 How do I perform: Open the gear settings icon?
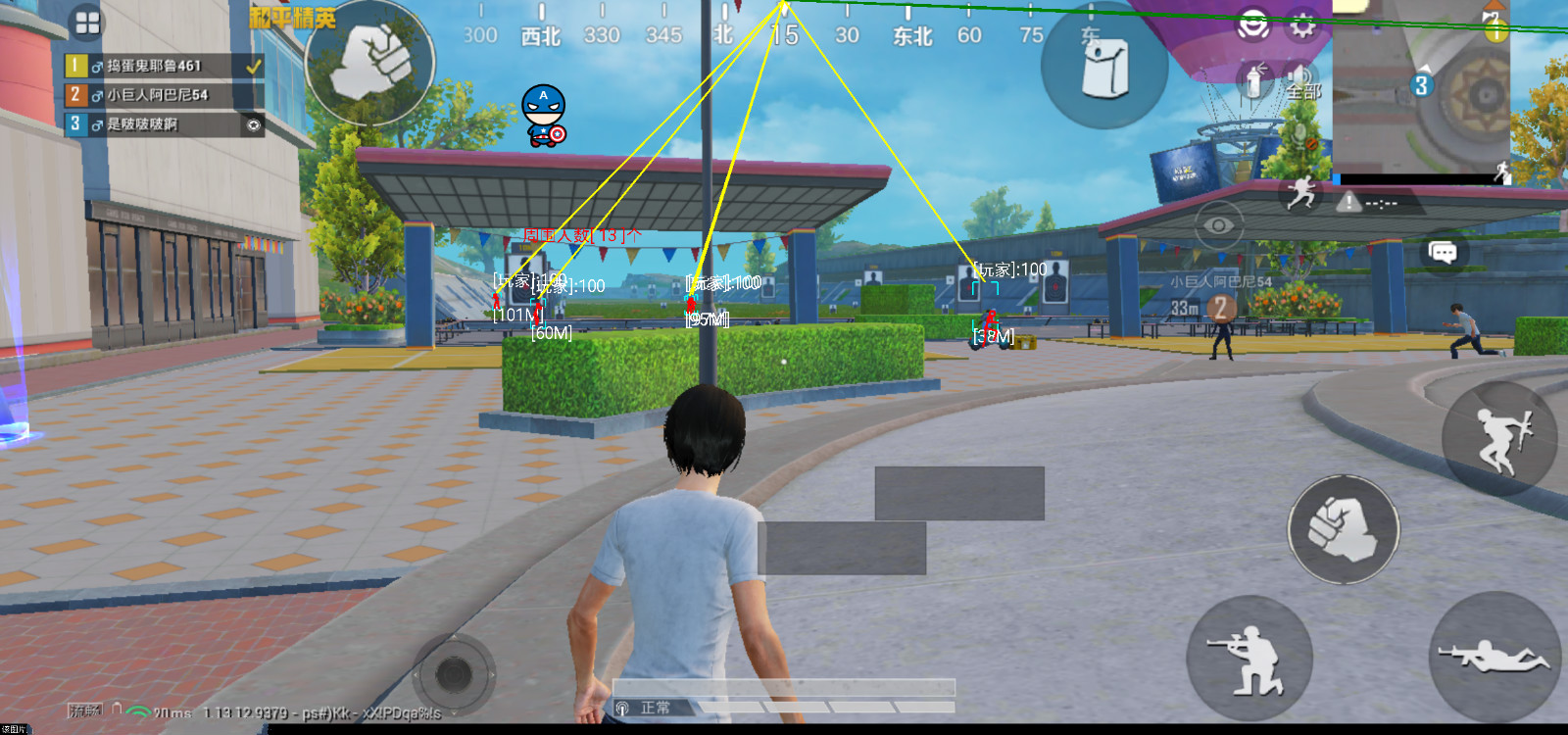[x=1302, y=25]
